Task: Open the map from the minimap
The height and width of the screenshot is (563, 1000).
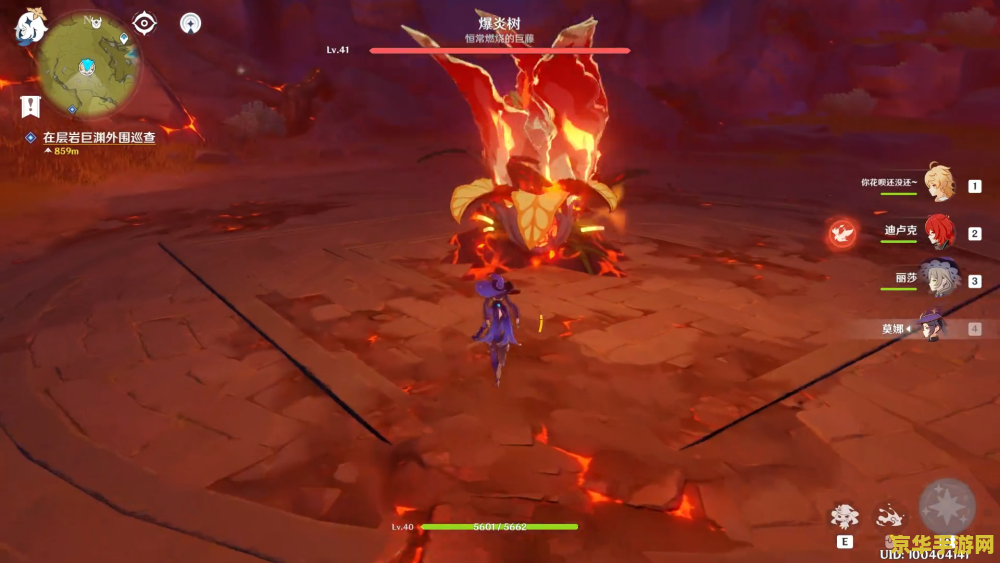Action: [88, 65]
